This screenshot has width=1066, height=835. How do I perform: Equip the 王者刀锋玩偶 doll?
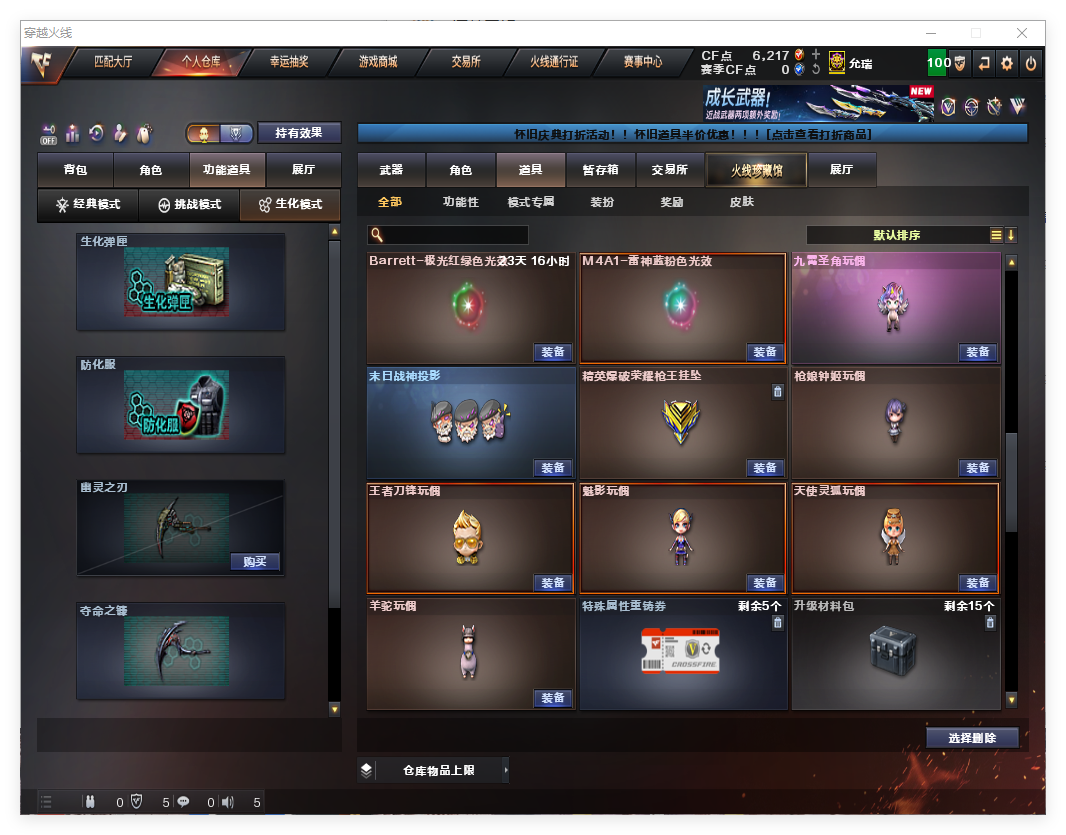coord(553,583)
